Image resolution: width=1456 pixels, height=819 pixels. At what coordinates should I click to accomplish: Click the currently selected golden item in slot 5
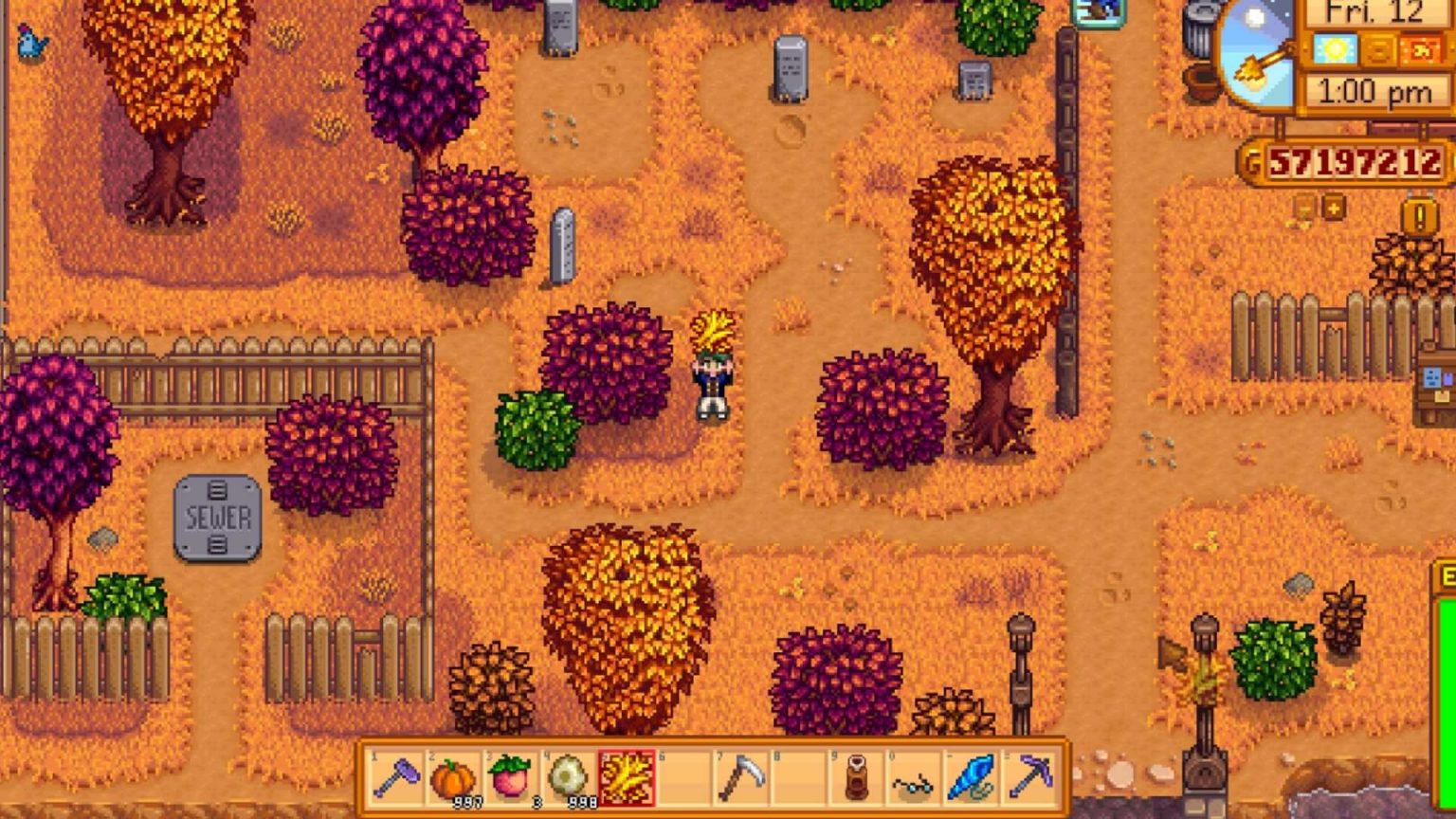tap(627, 777)
